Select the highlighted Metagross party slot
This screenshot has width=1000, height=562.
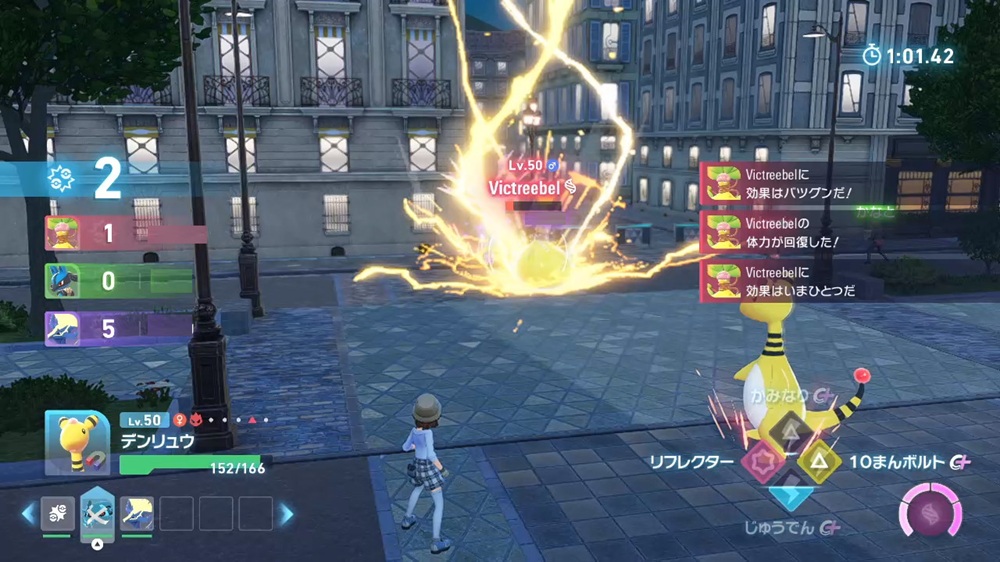97,514
